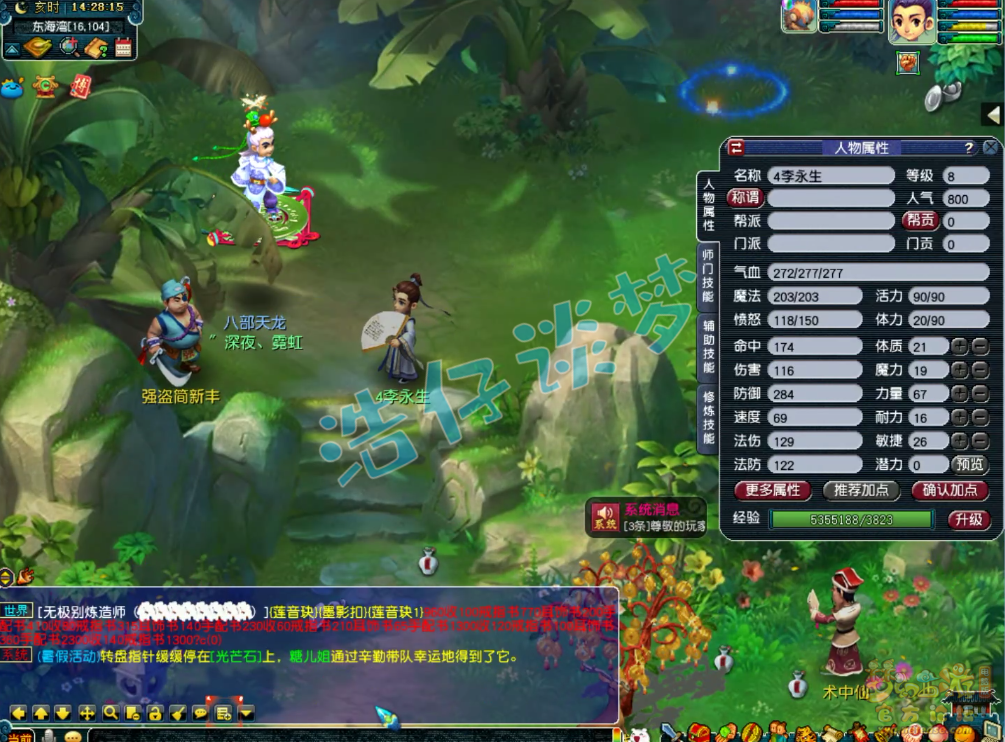Remove a point from 力量 with minus

[980, 394]
